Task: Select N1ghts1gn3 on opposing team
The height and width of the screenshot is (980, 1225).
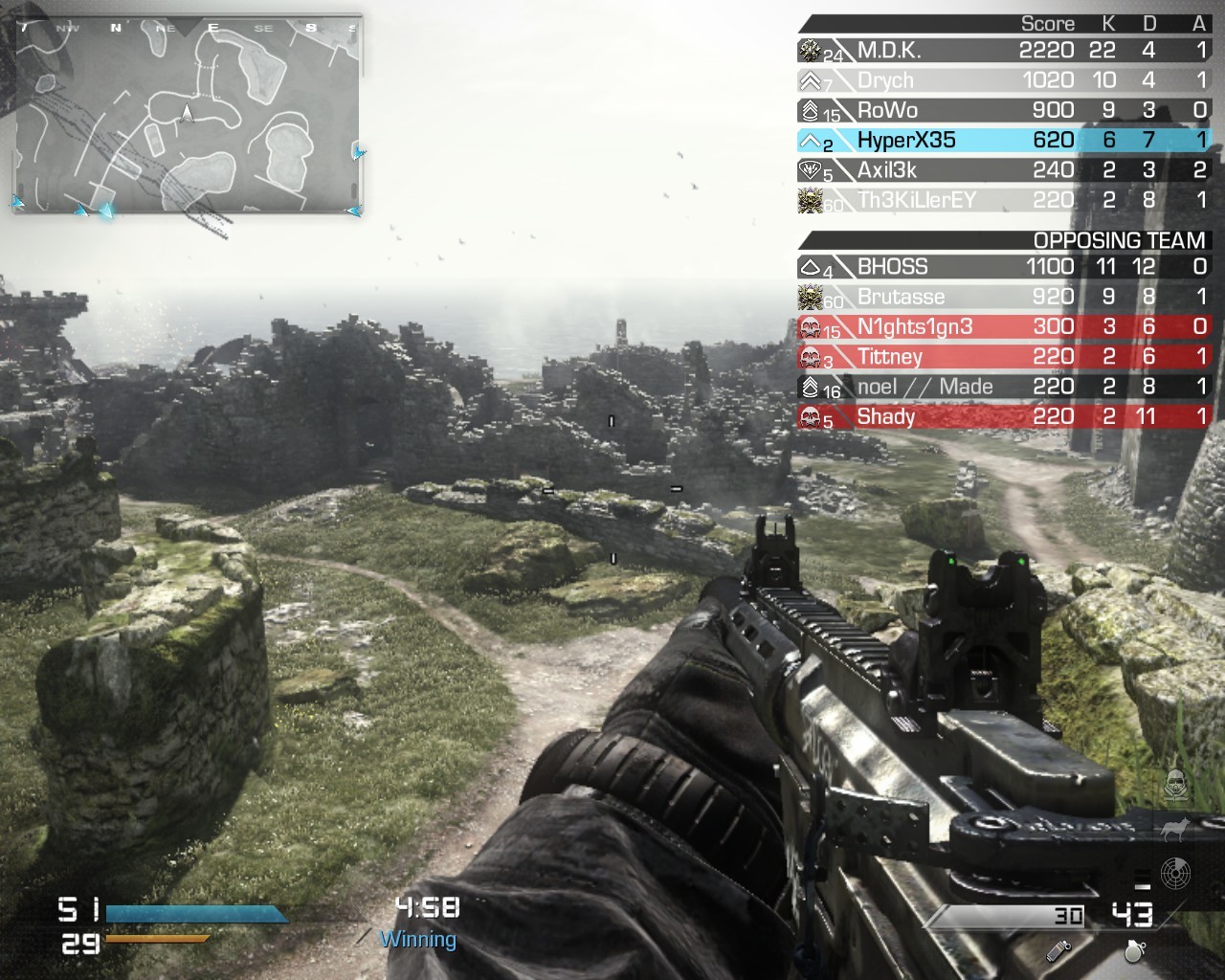Action: click(x=1003, y=327)
